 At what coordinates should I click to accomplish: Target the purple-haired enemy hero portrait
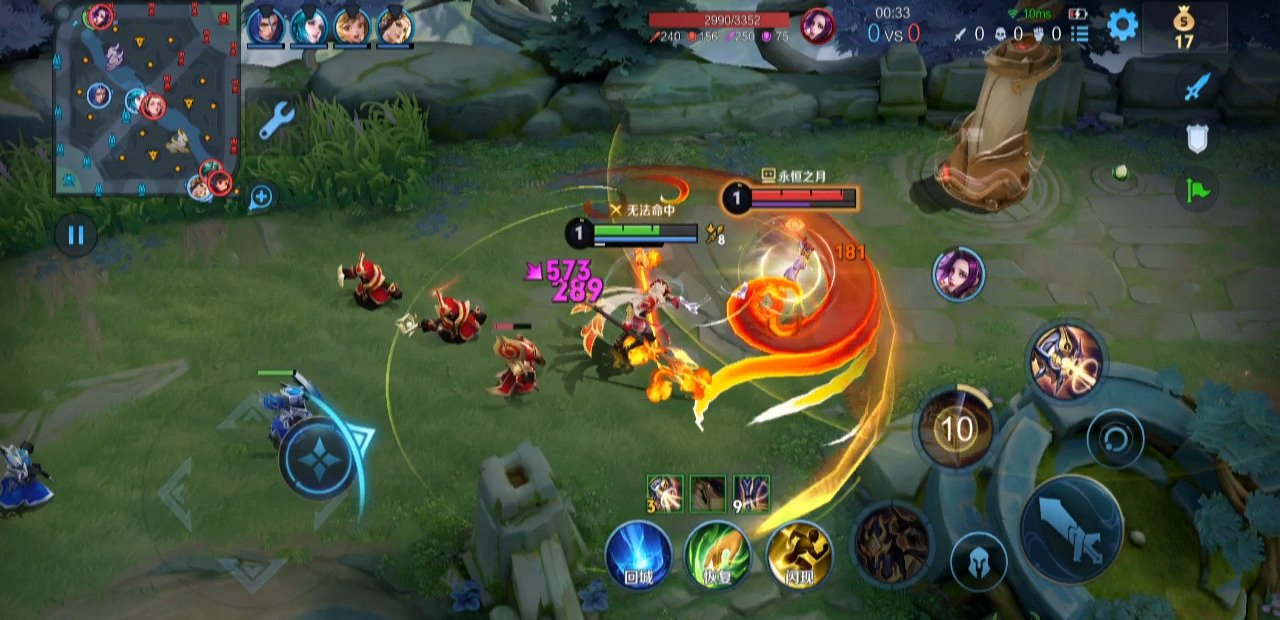(959, 274)
